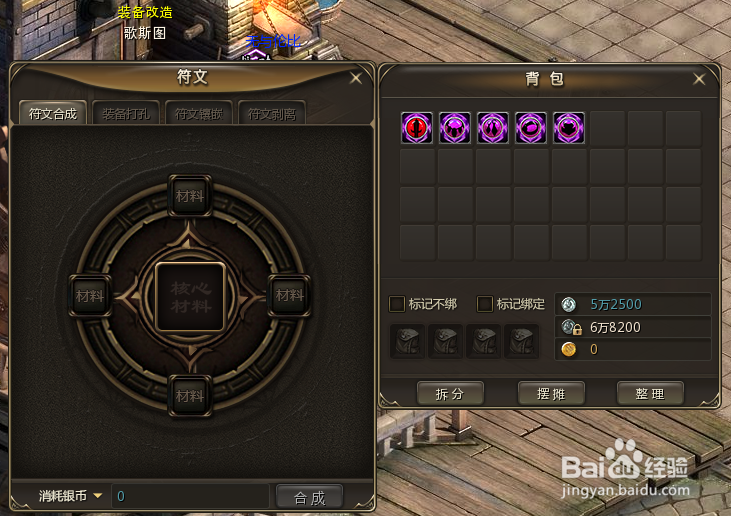Select the central 核心材料 slot

pos(190,297)
